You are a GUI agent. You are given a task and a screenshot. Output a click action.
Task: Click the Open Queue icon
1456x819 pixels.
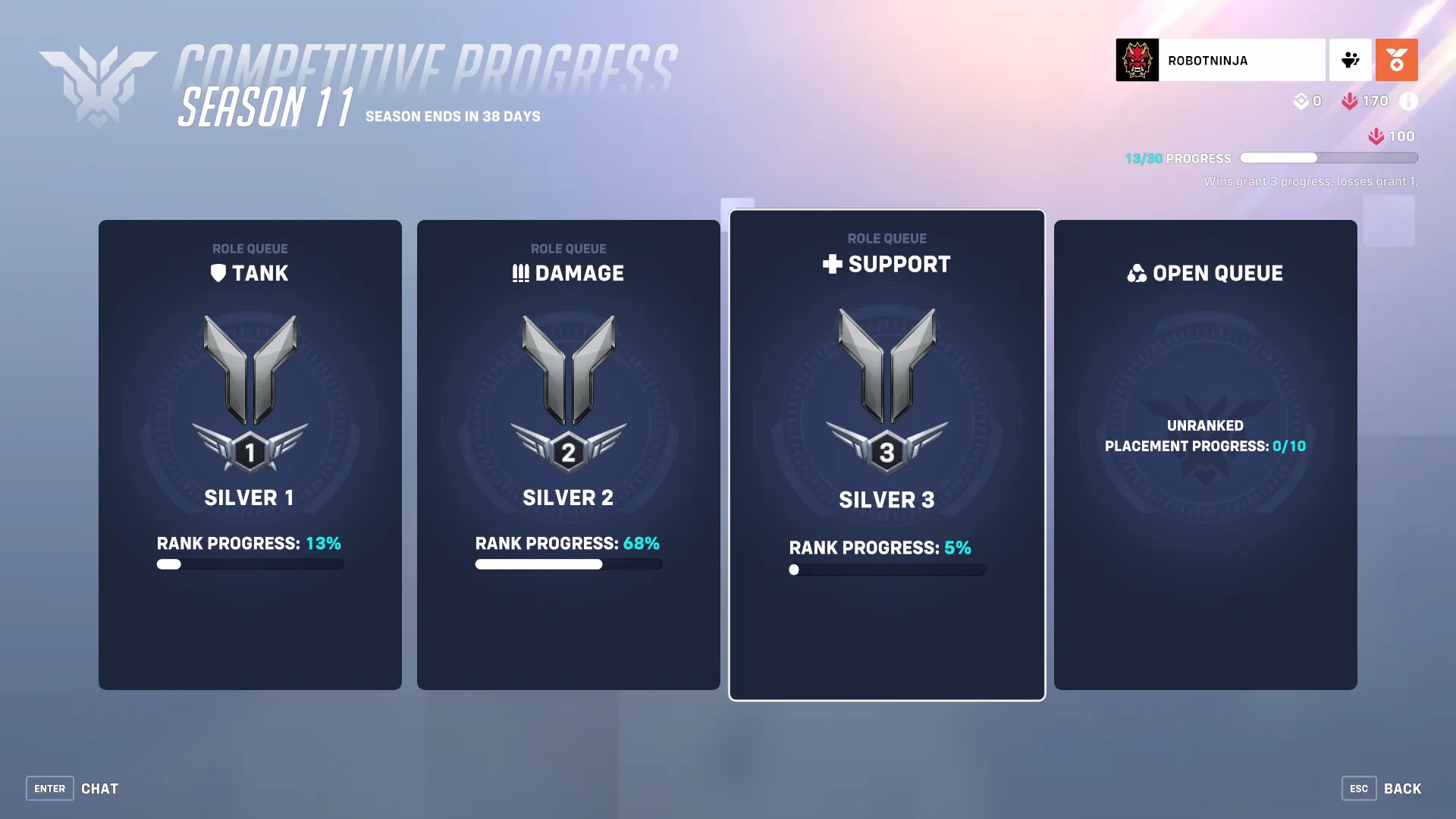pos(1137,273)
